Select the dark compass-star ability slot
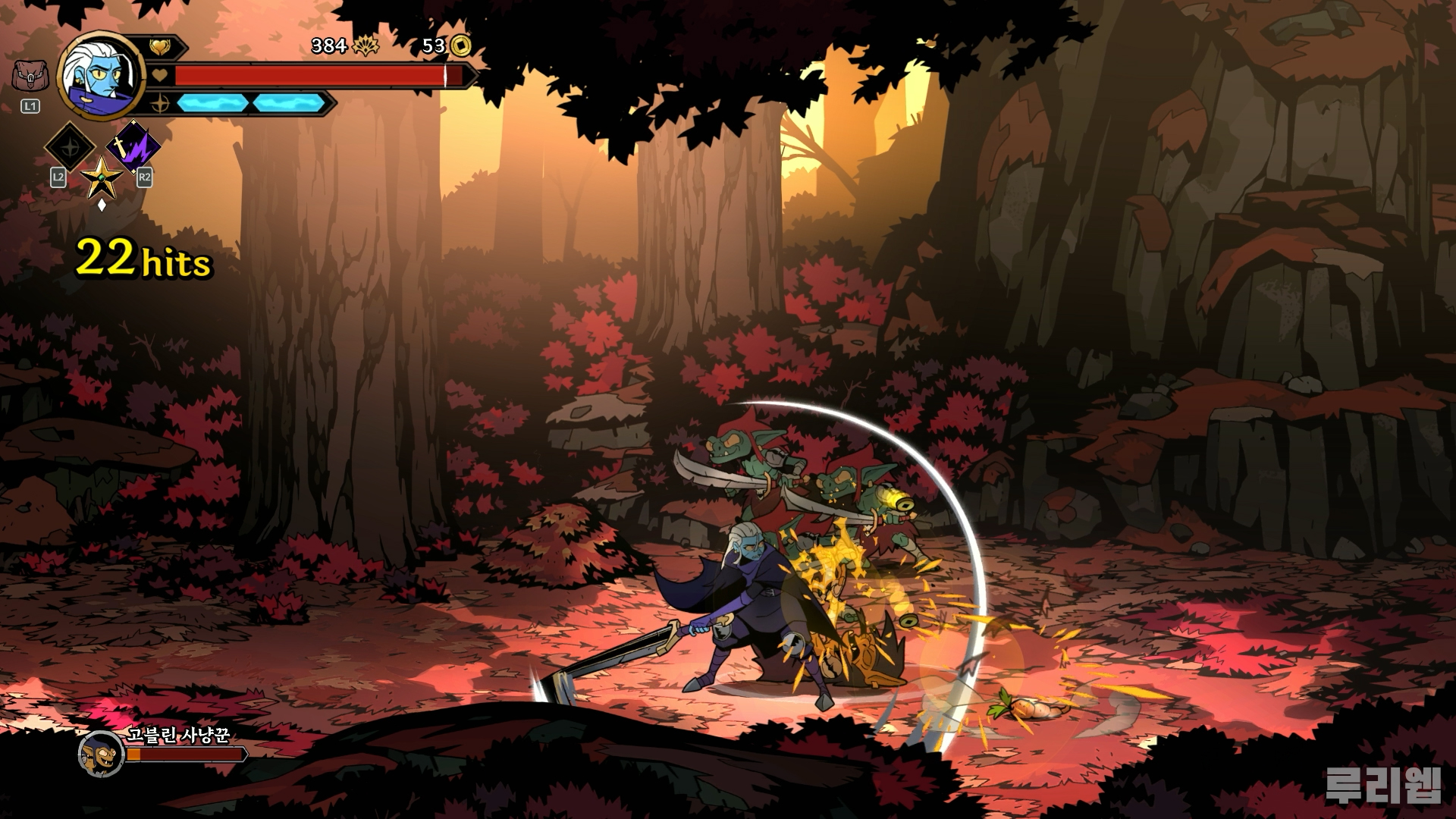1456x819 pixels. [x=70, y=146]
